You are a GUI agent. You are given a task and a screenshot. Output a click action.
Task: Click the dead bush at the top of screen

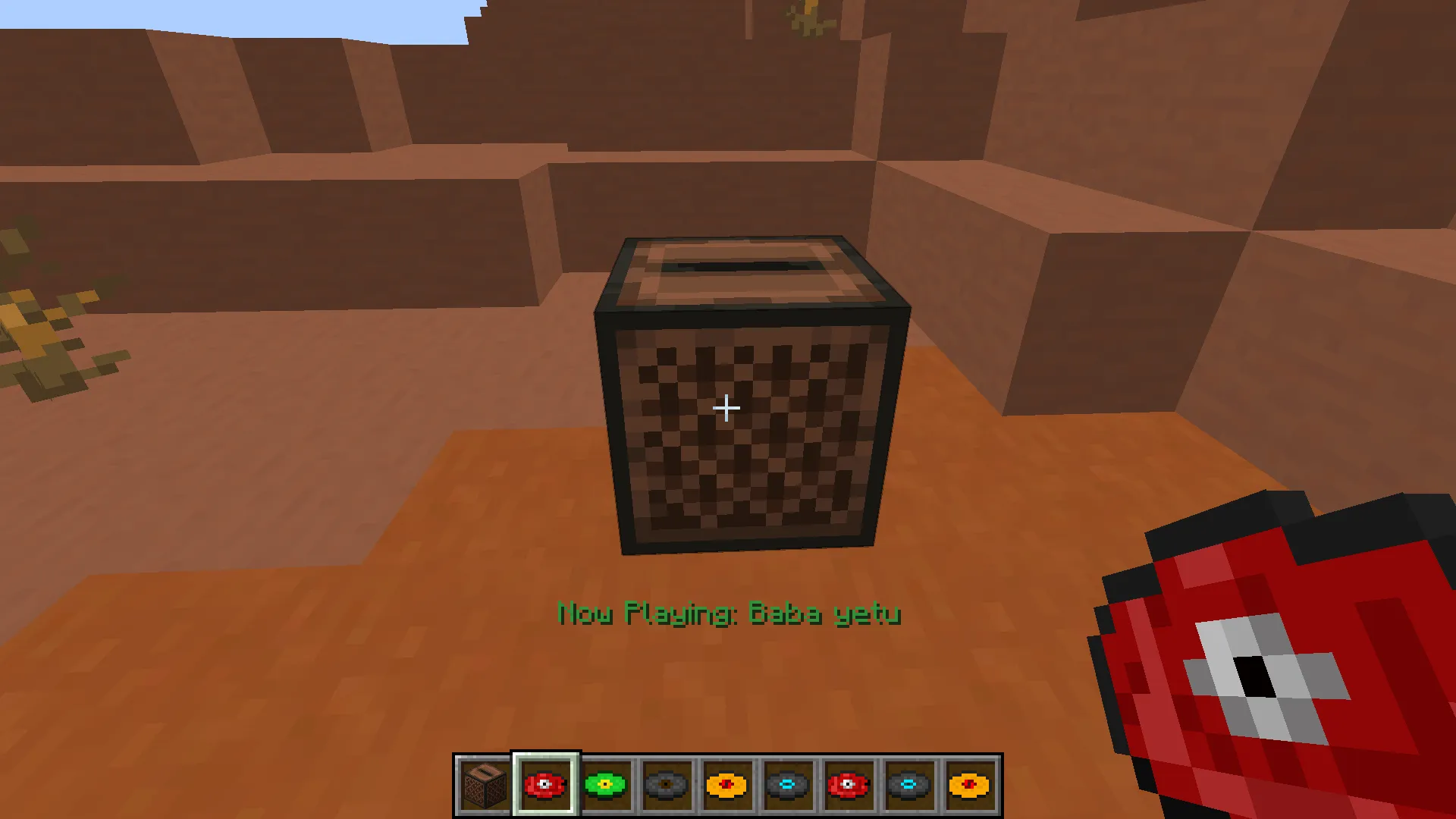[804, 19]
